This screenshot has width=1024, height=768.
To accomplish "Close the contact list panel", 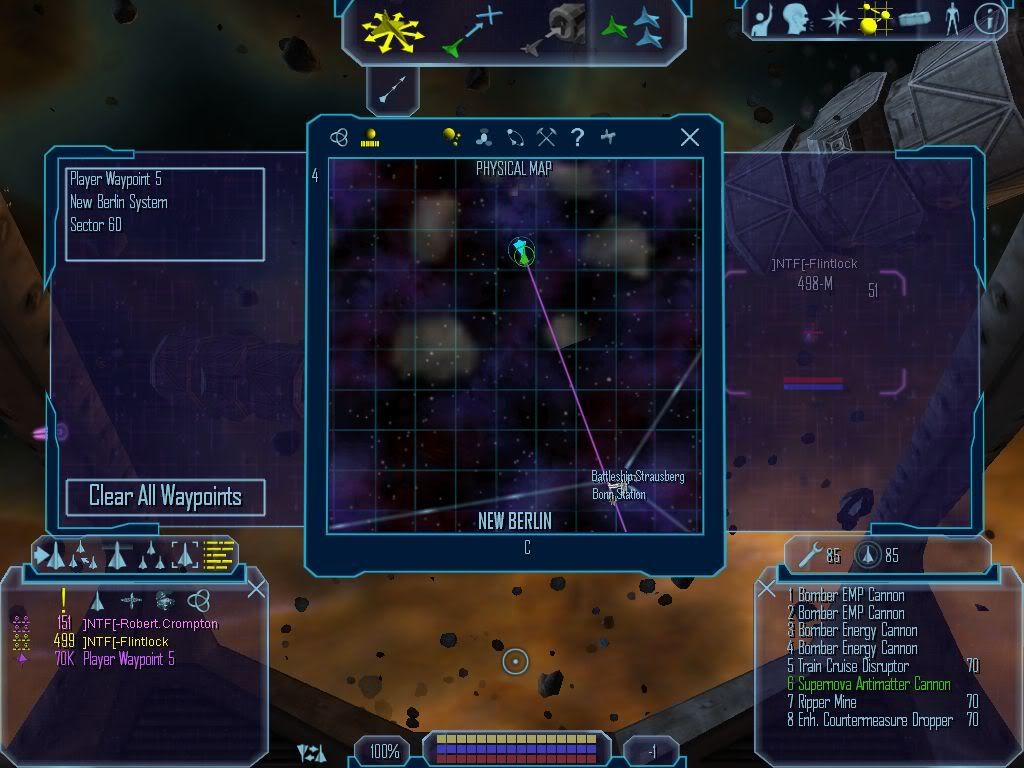I will (256, 589).
